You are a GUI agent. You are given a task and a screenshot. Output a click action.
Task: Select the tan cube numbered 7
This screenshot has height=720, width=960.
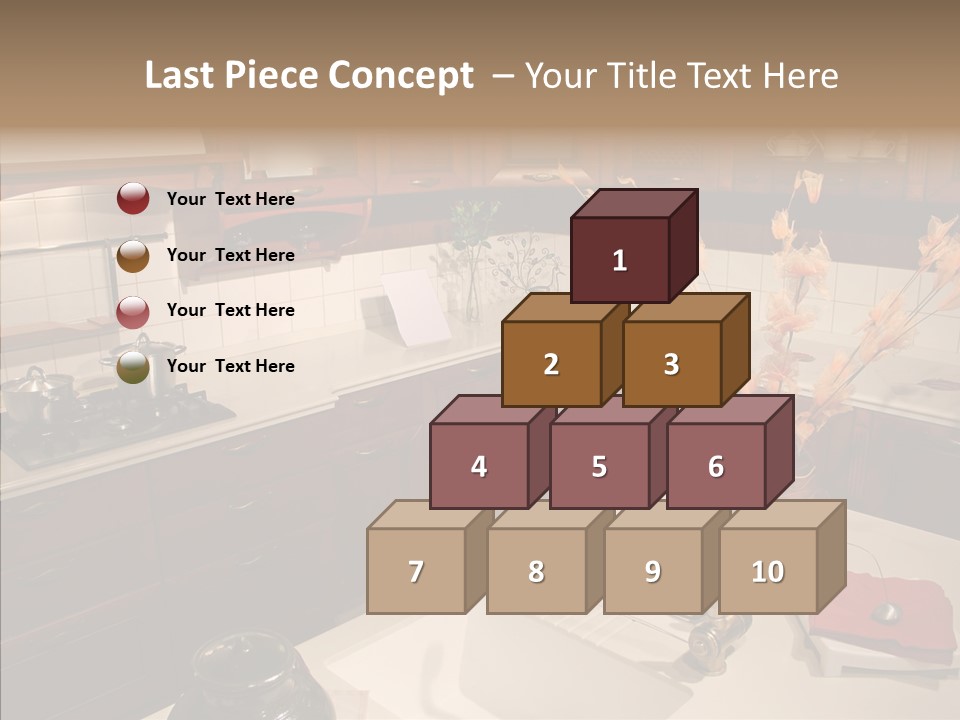tap(416, 571)
